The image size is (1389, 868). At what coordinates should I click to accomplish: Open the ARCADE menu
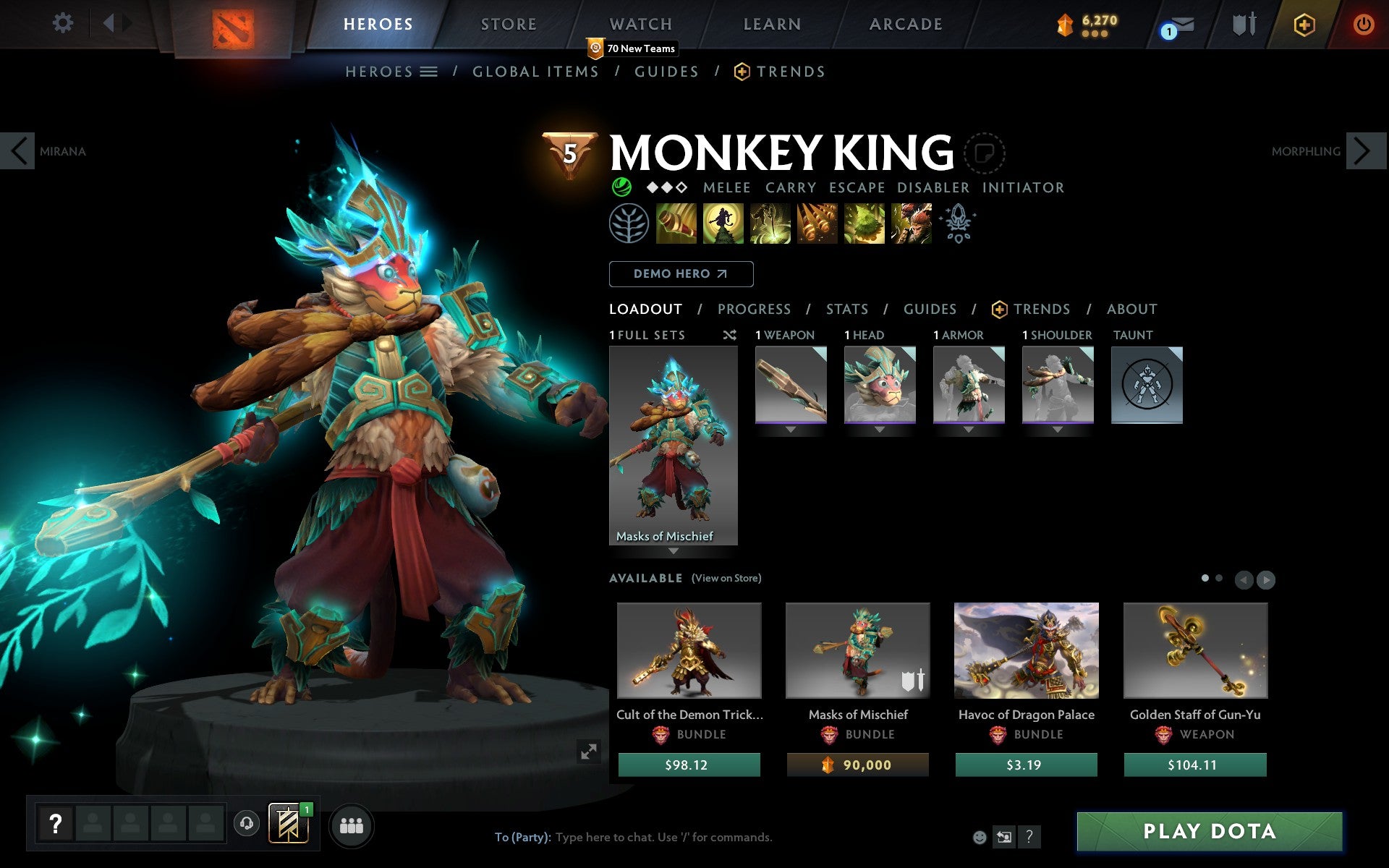905,23
